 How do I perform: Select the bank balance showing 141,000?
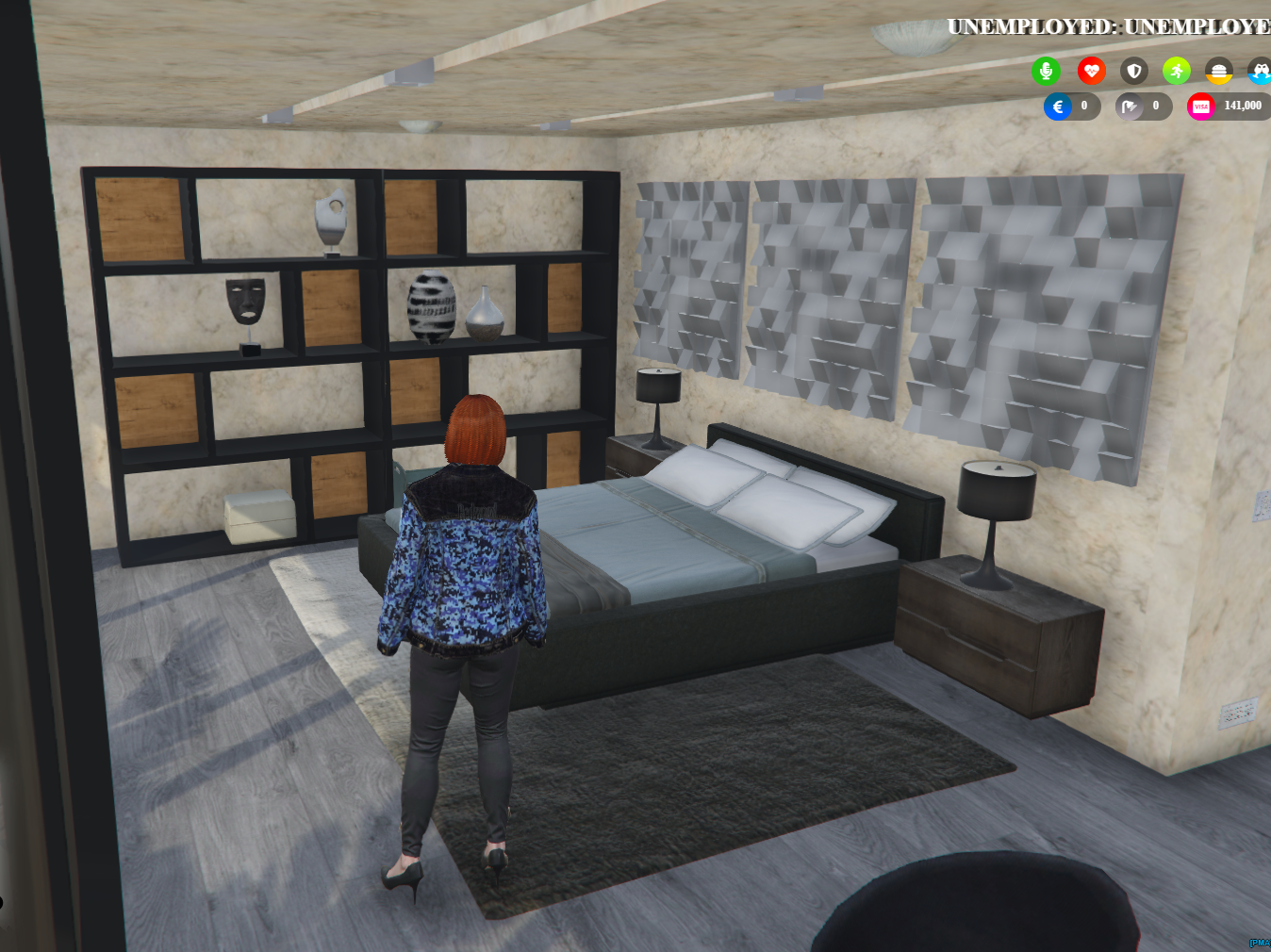click(x=1242, y=107)
